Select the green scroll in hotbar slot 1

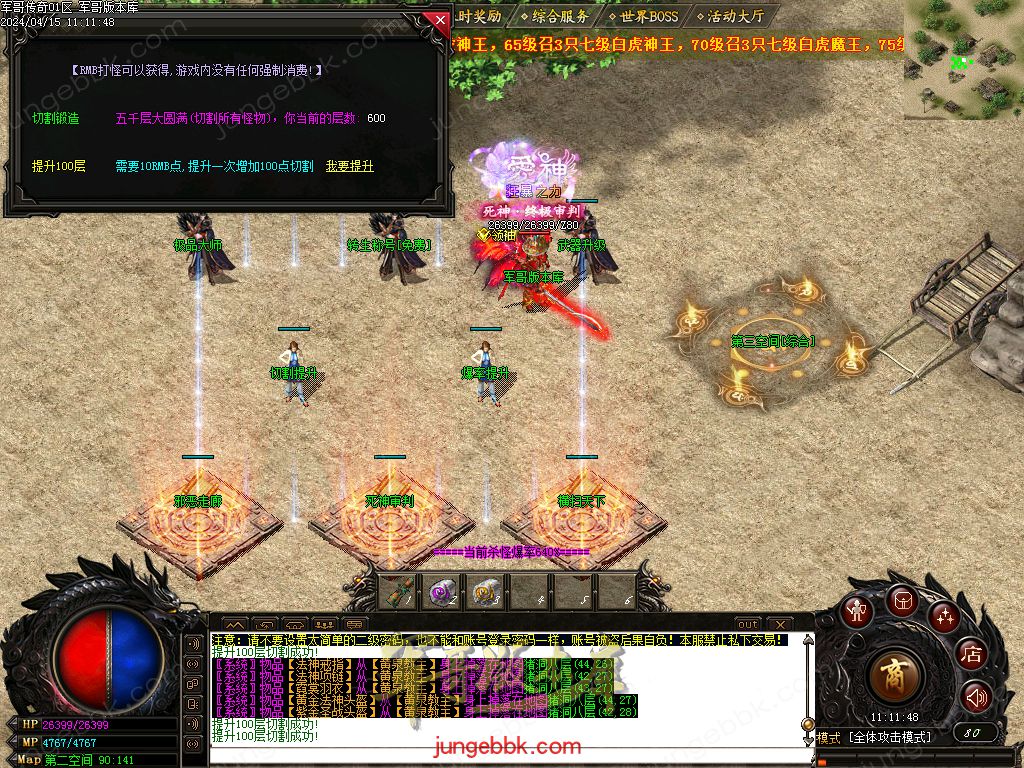pos(400,593)
